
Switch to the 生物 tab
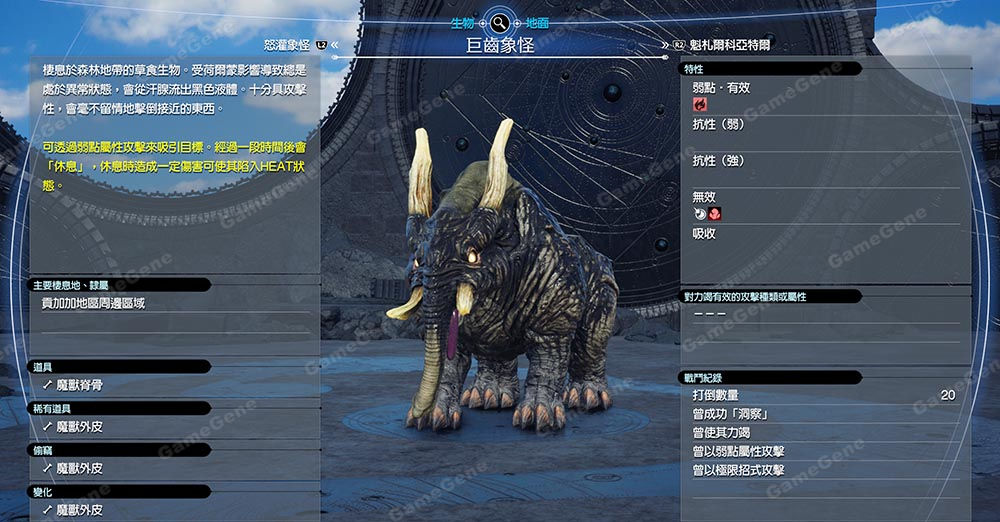tap(462, 21)
